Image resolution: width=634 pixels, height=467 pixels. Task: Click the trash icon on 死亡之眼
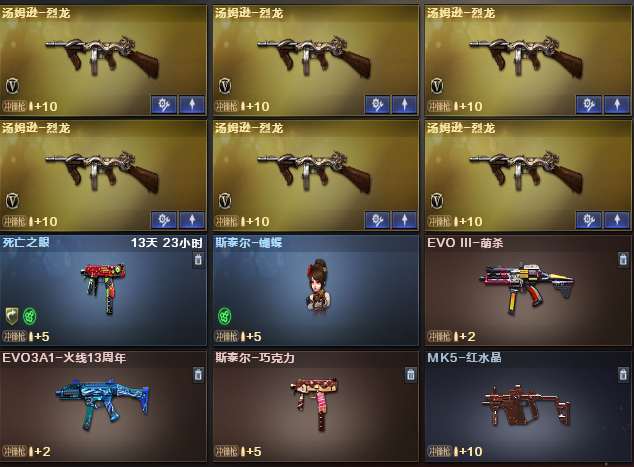point(198,259)
